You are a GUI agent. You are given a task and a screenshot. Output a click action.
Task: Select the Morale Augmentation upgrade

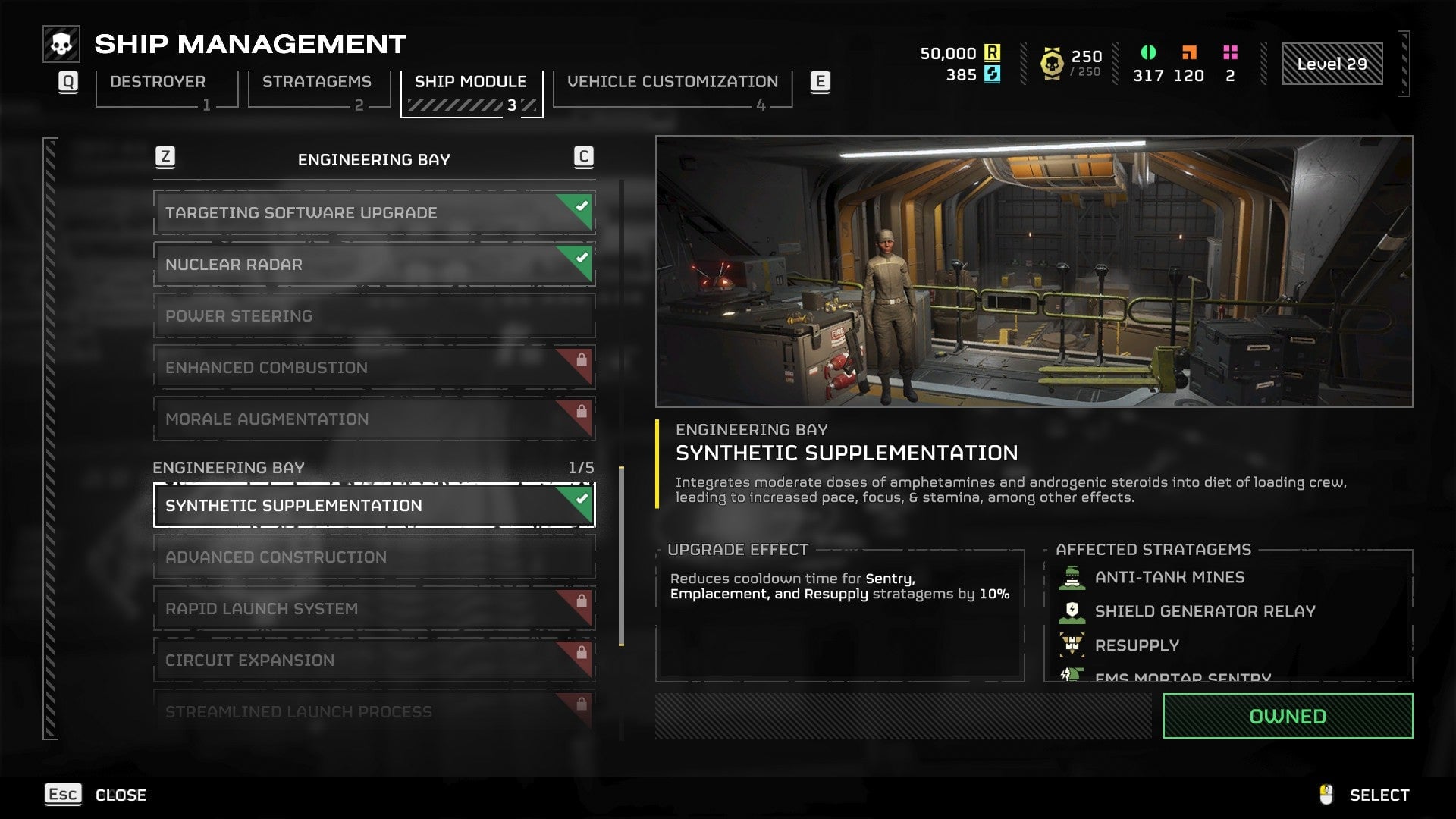(x=374, y=419)
